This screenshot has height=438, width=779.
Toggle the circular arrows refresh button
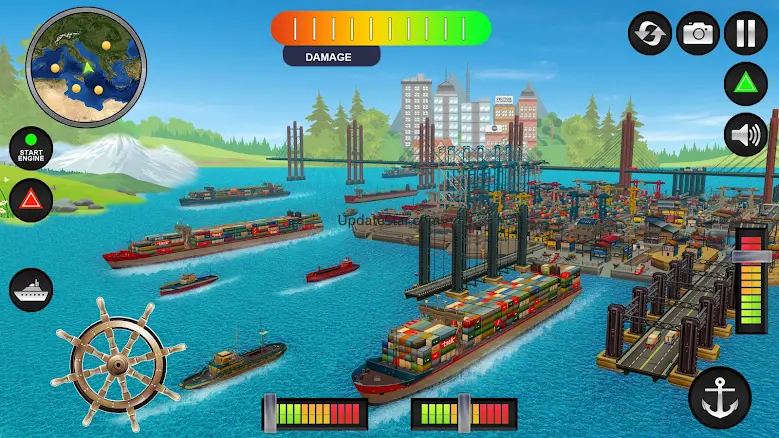tap(650, 34)
